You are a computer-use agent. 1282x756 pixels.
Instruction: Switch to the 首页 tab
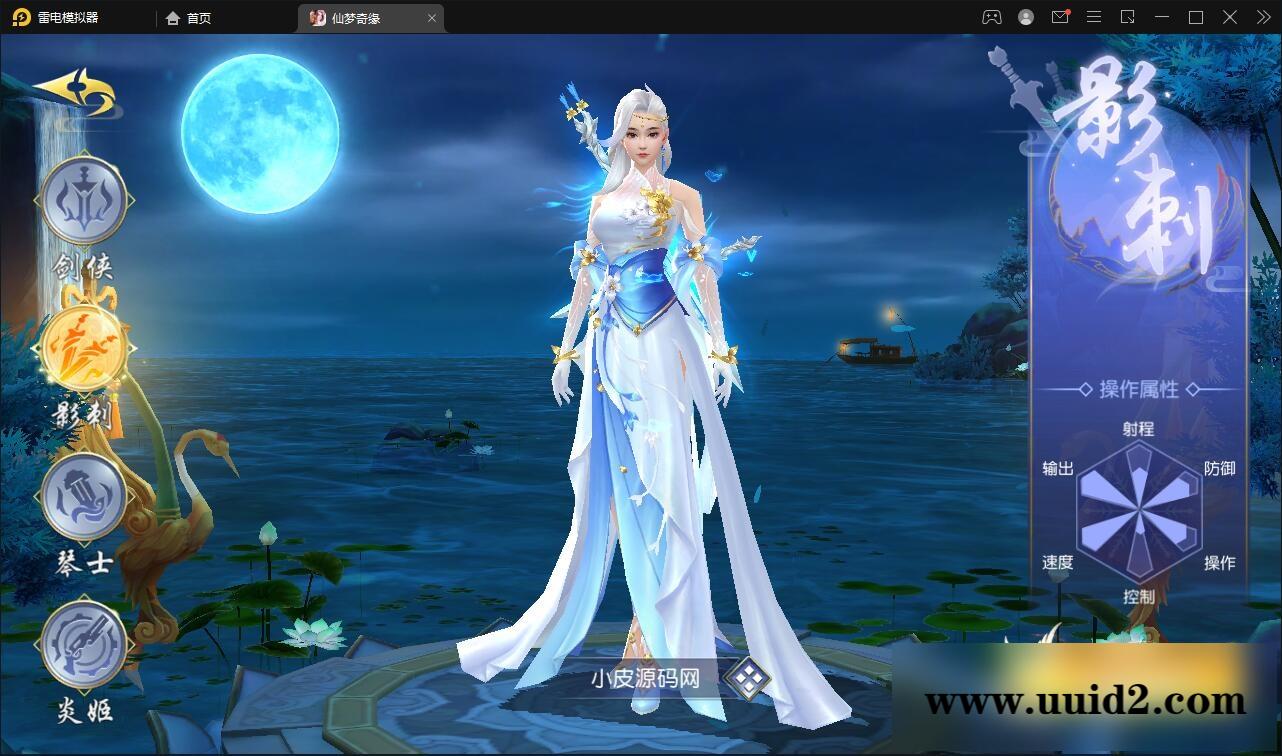(x=190, y=17)
